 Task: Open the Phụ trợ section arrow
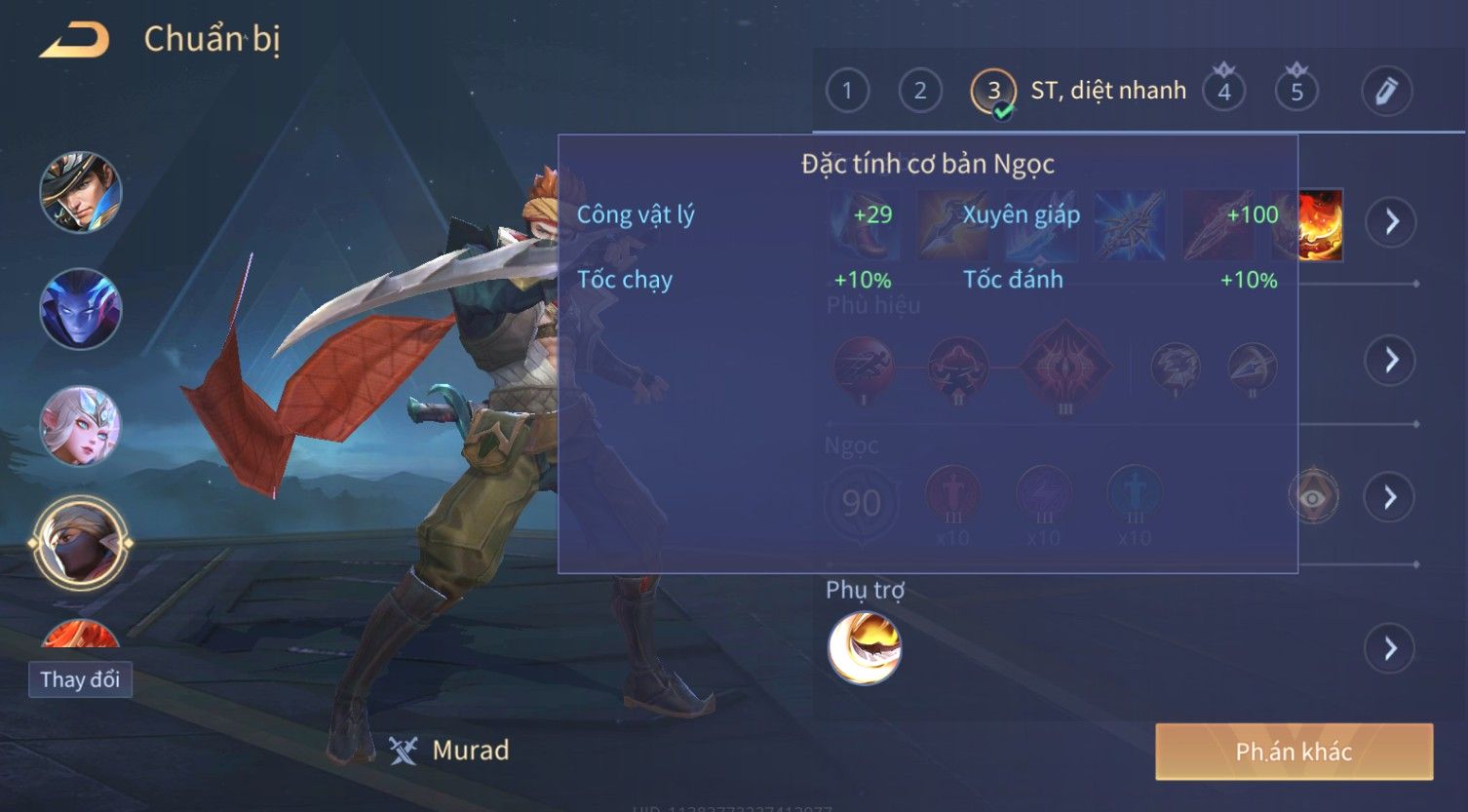pos(1391,648)
